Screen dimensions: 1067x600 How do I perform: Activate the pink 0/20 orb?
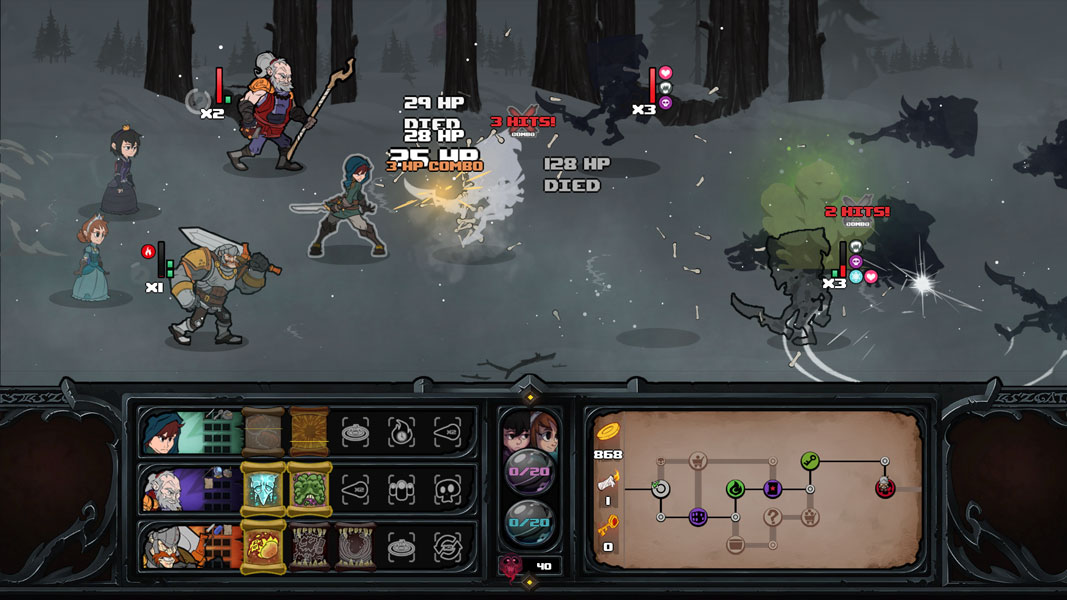point(529,469)
